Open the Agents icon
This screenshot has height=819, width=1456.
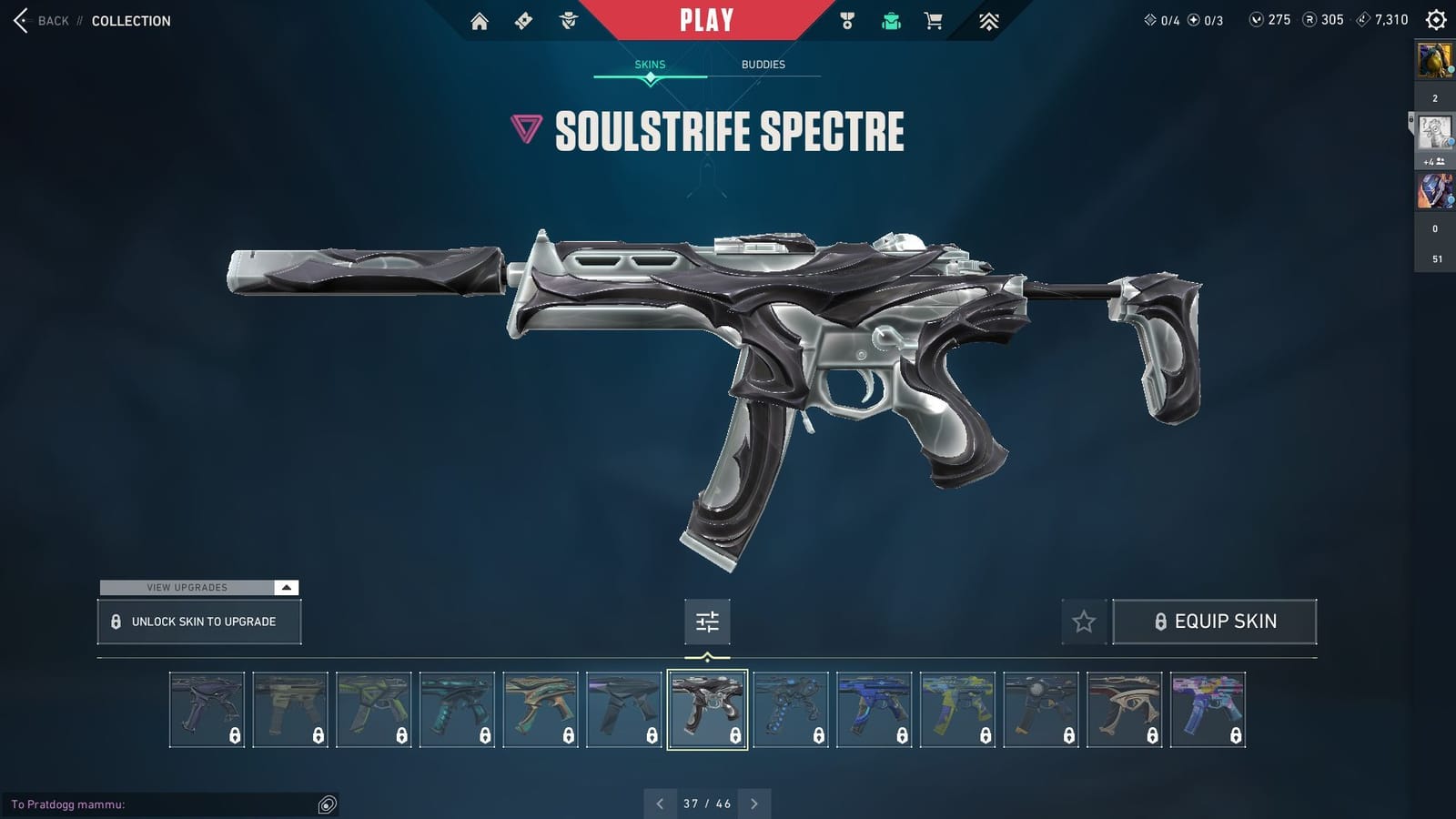pyautogui.click(x=567, y=19)
